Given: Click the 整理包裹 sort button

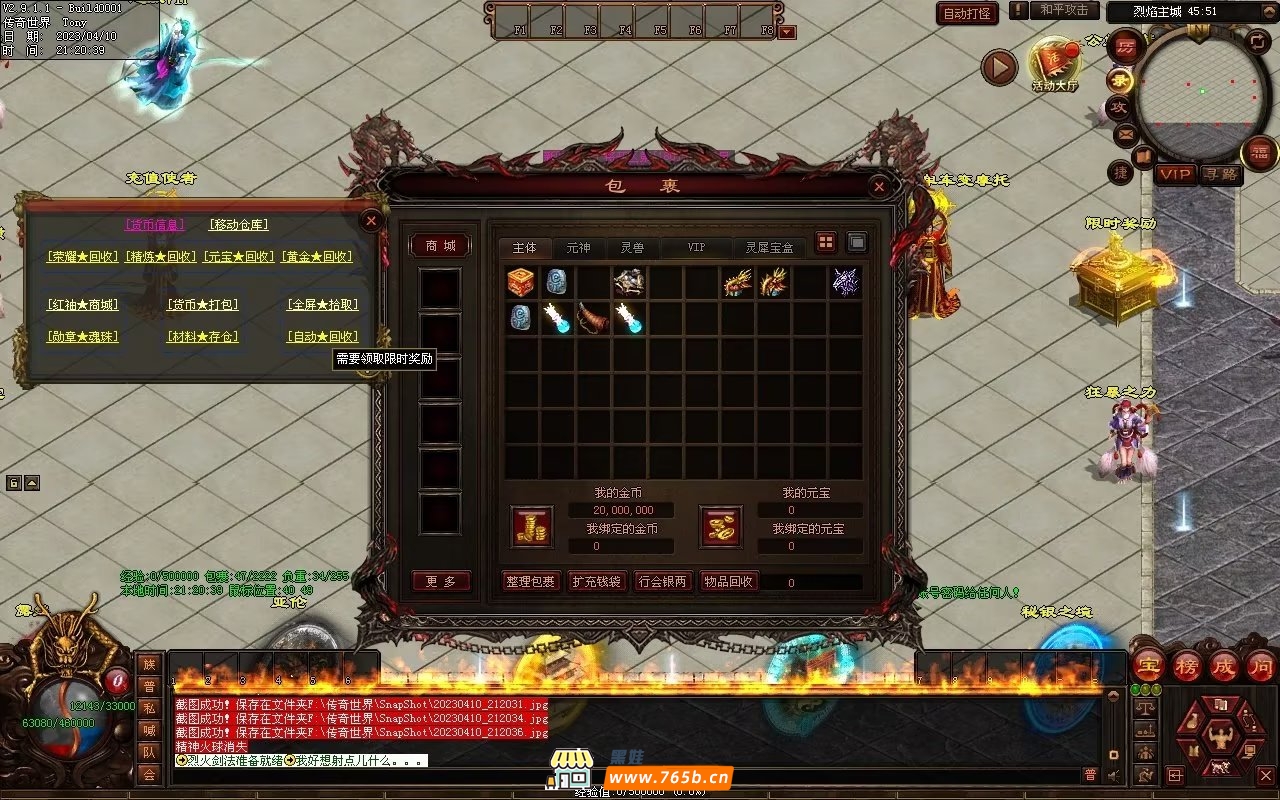Looking at the screenshot, I should tap(530, 581).
